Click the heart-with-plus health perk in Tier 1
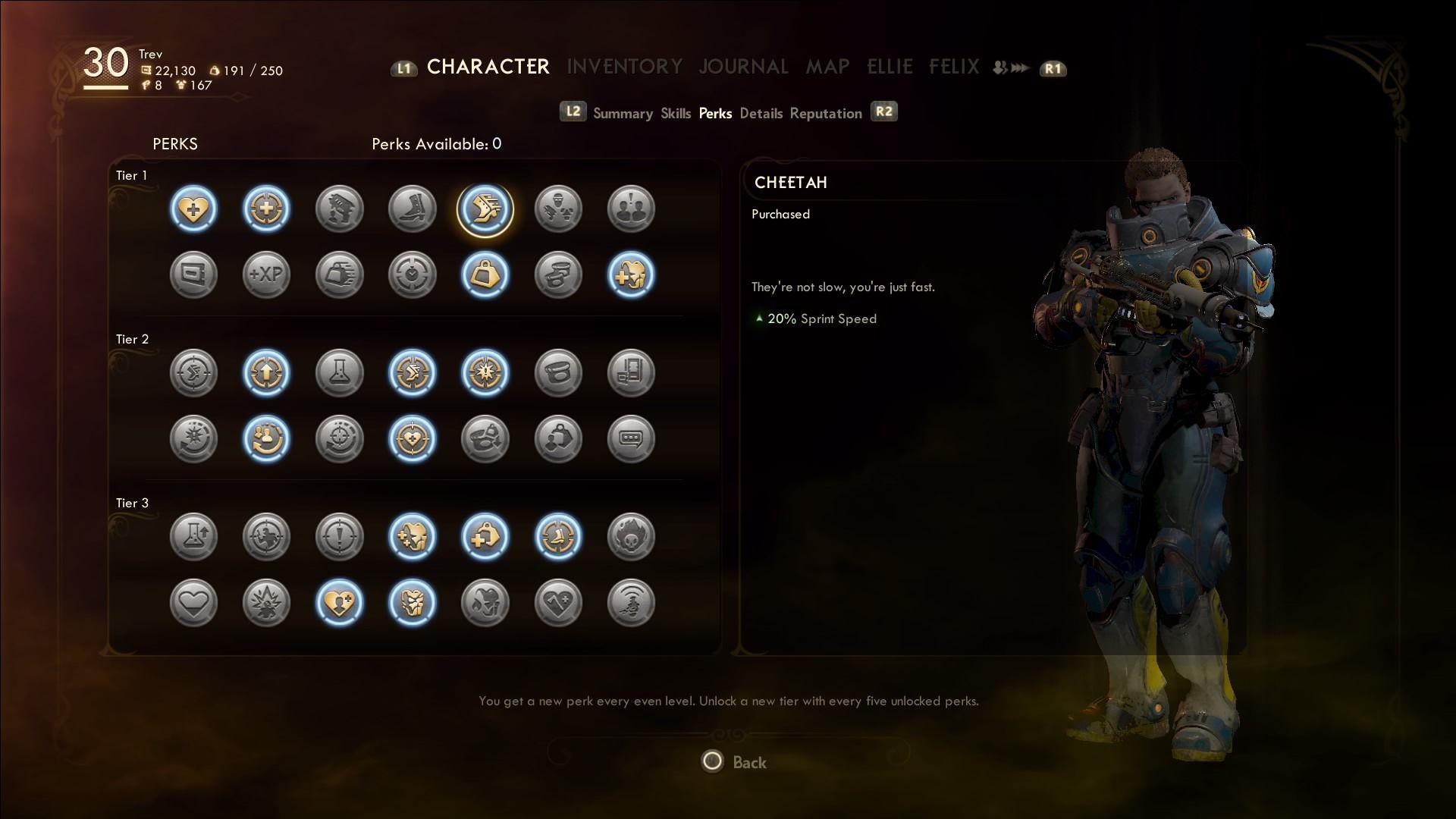Image resolution: width=1456 pixels, height=819 pixels. tap(193, 209)
